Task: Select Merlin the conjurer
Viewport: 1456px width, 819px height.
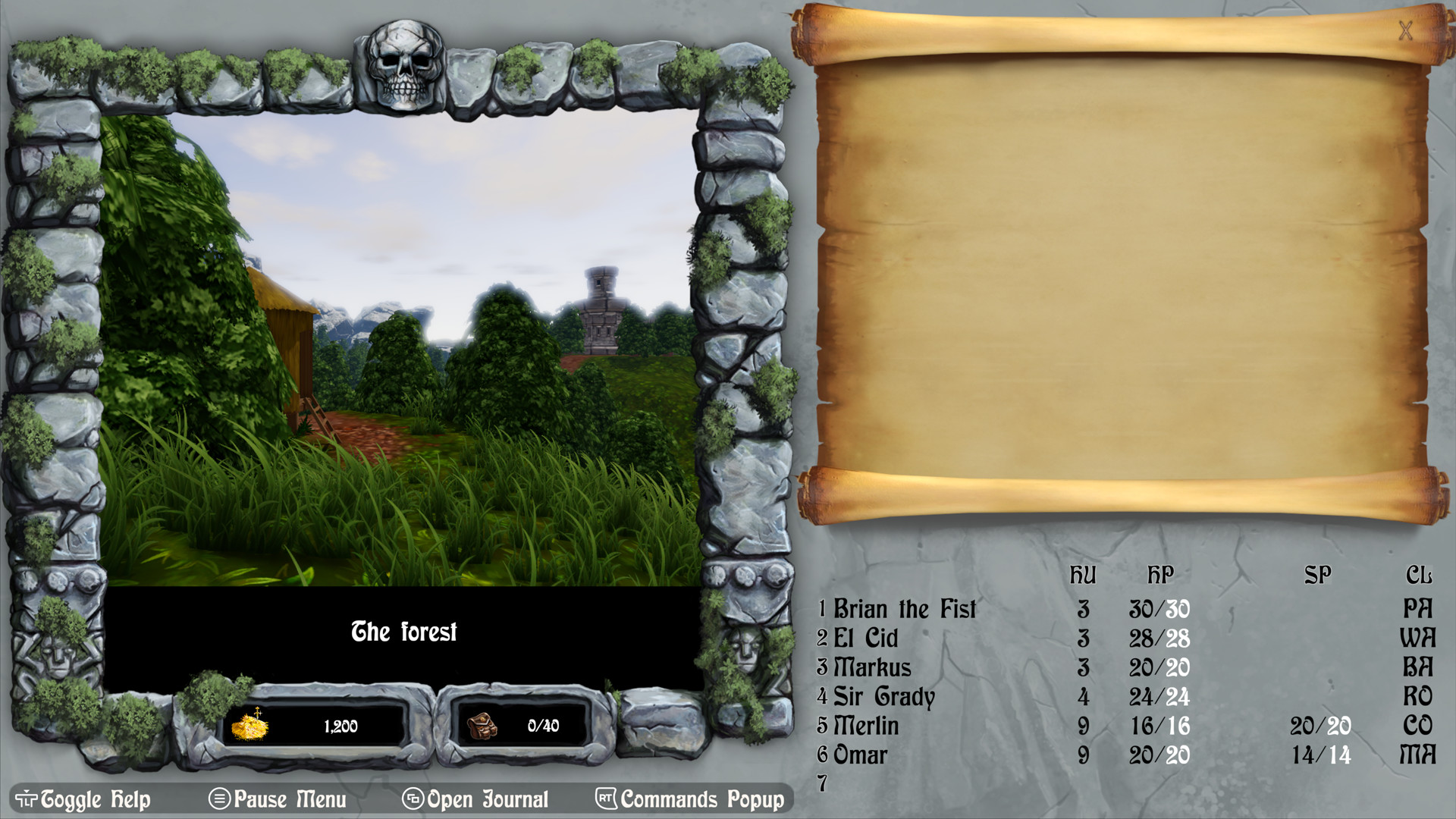Action: (865, 726)
